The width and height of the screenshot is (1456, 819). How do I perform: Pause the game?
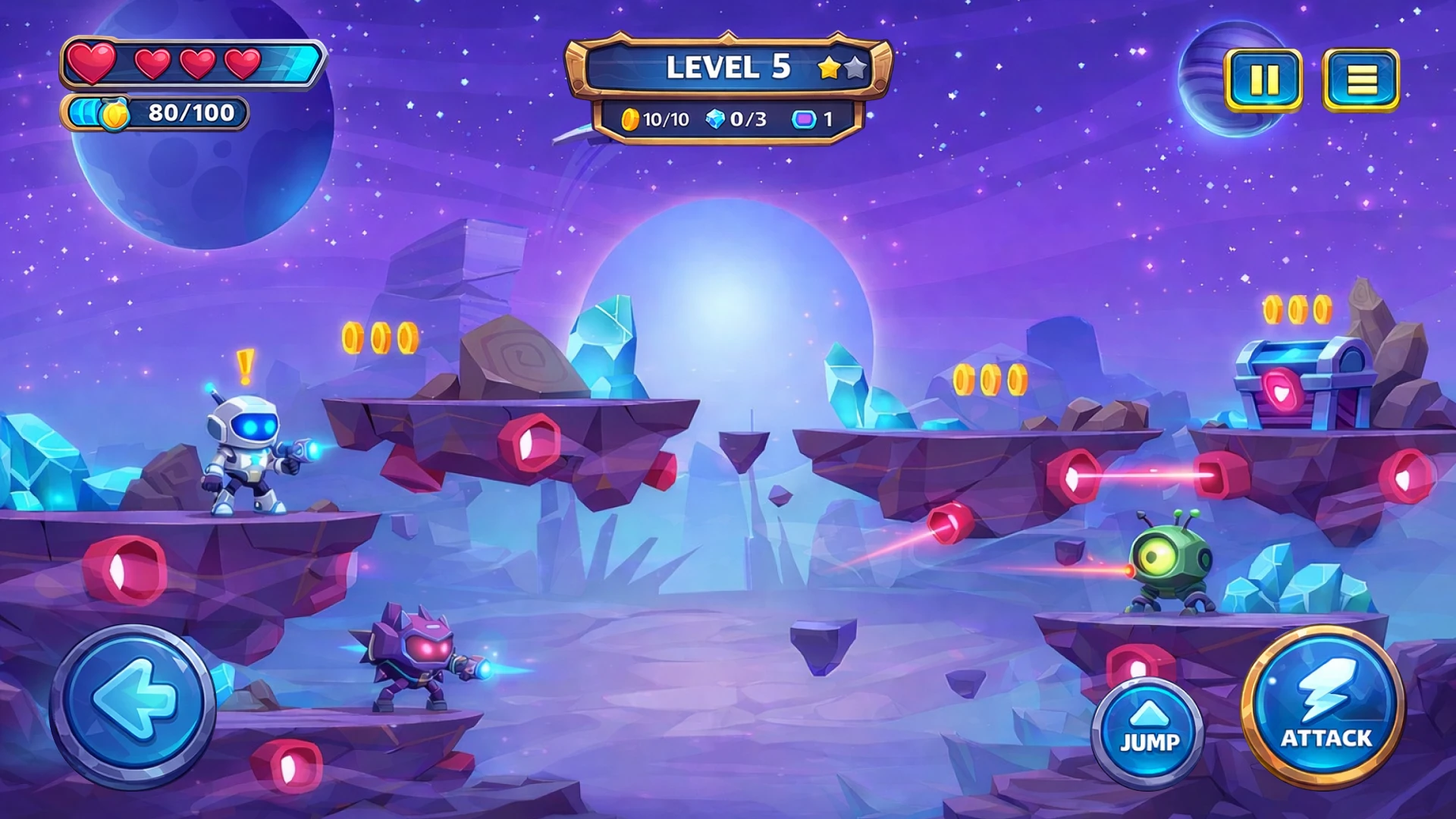[1263, 80]
